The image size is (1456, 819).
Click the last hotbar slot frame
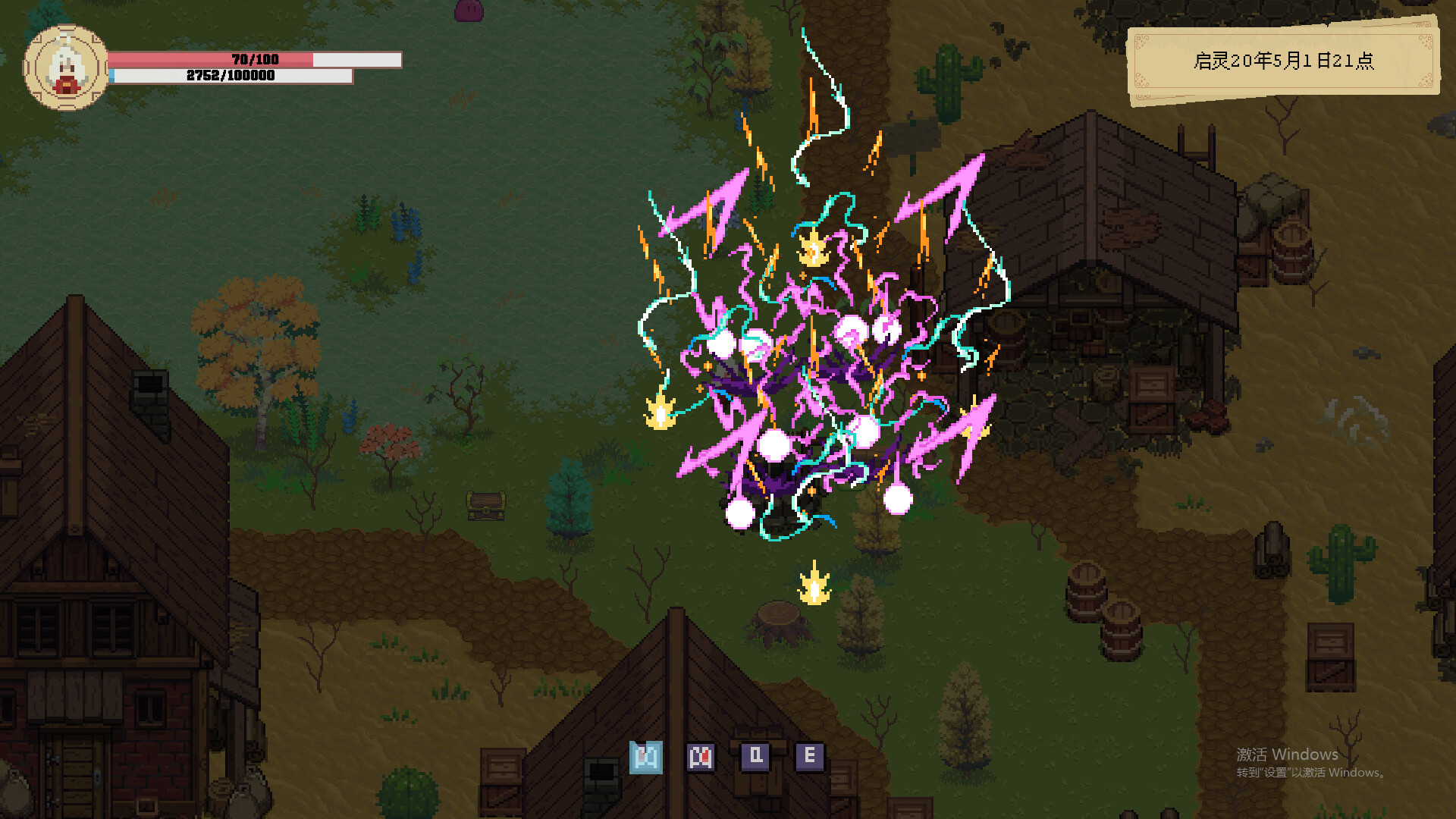(811, 756)
